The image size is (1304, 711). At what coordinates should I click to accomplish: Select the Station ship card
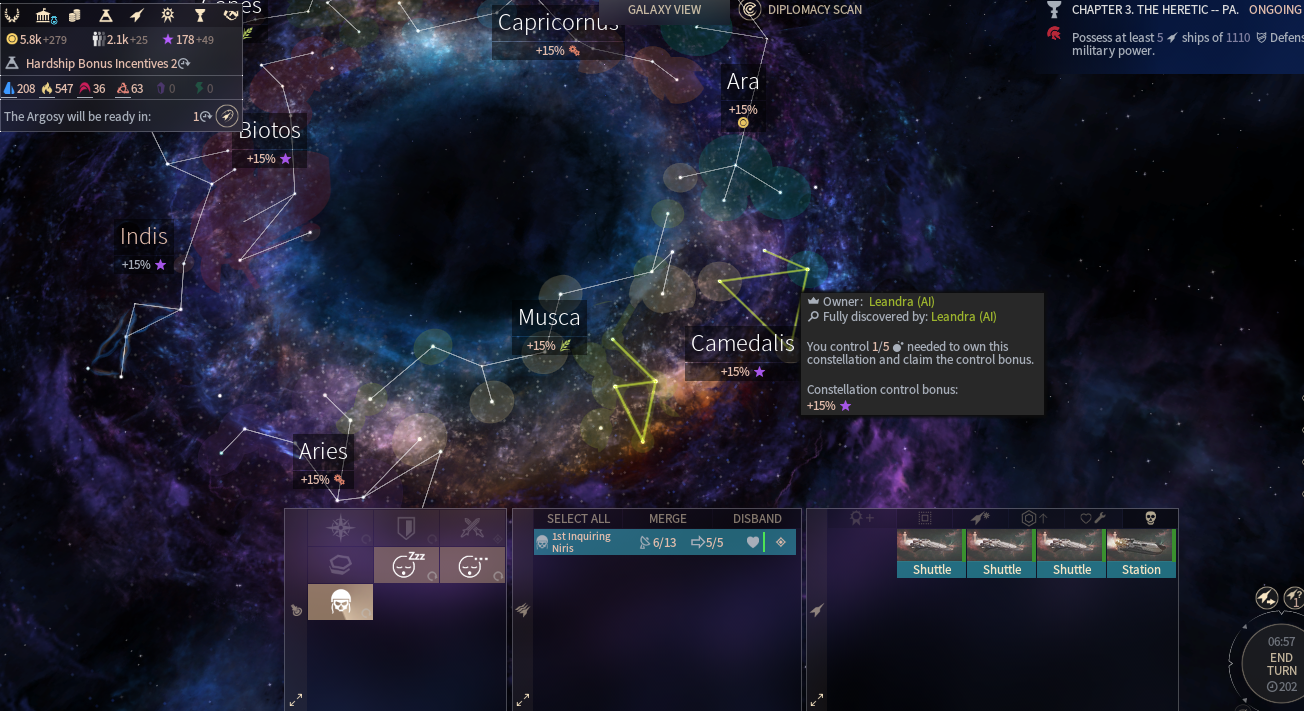[1141, 553]
